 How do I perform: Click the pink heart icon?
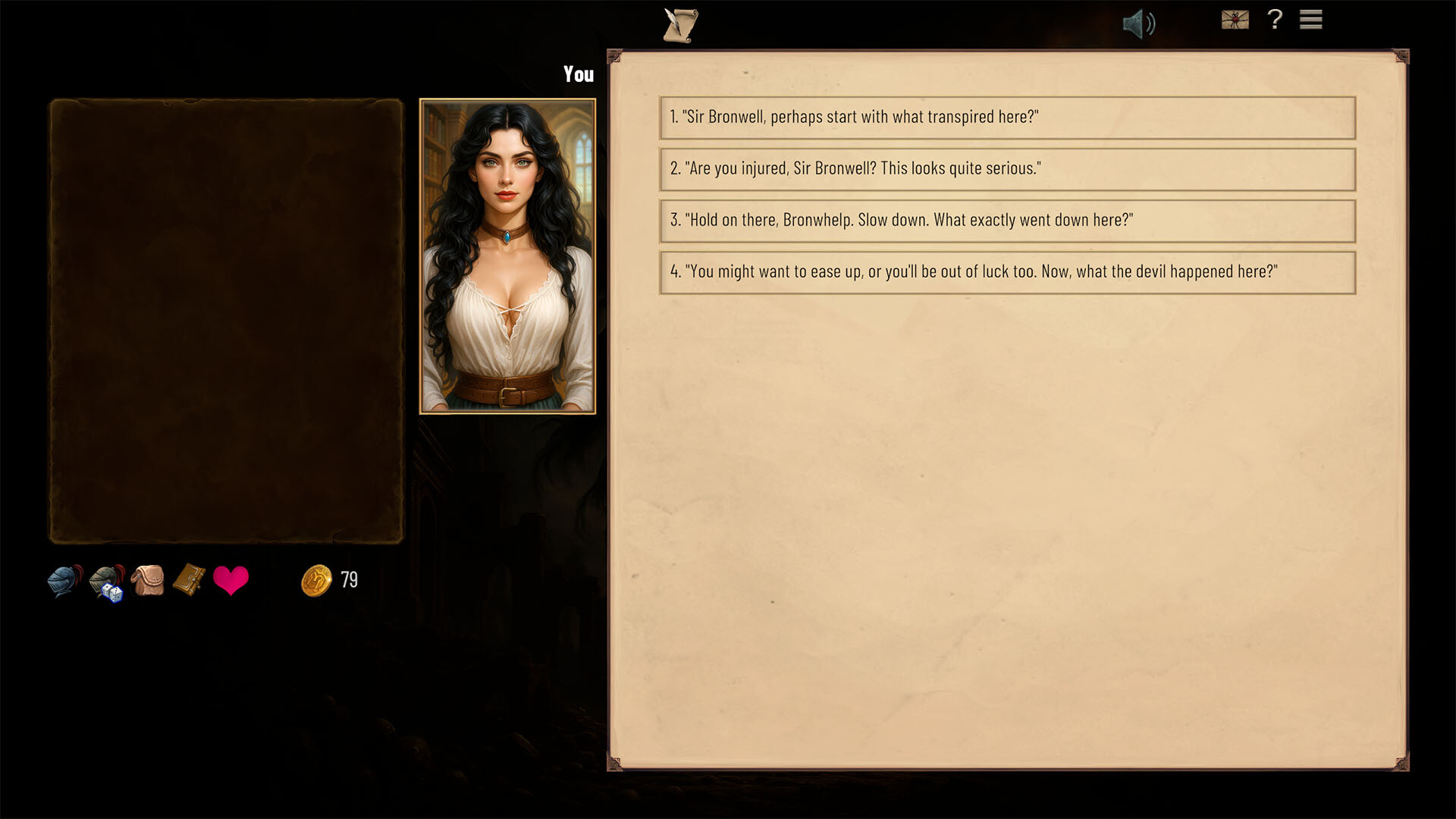point(231,581)
